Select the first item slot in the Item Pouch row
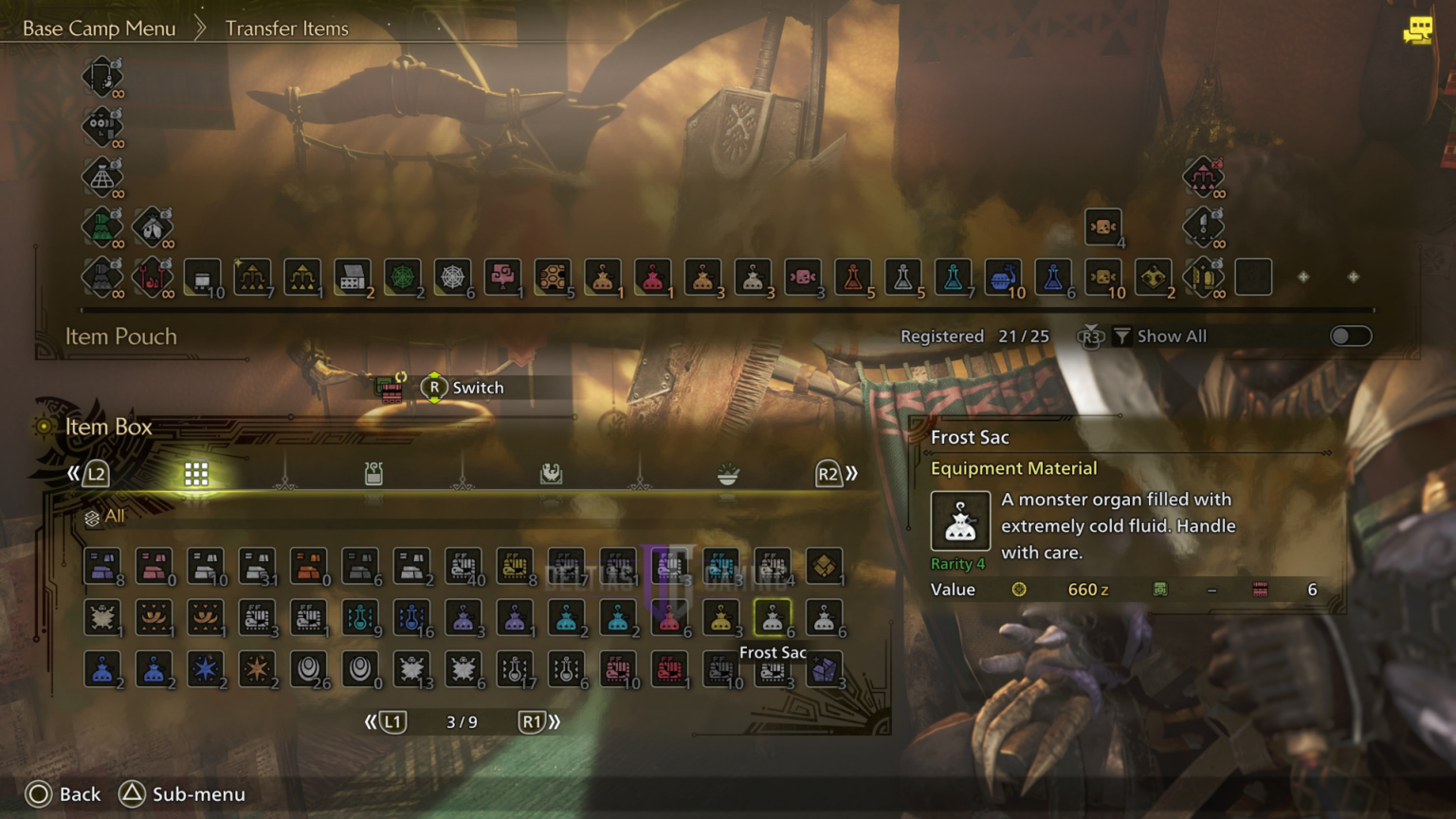This screenshot has width=1456, height=819. (x=202, y=278)
